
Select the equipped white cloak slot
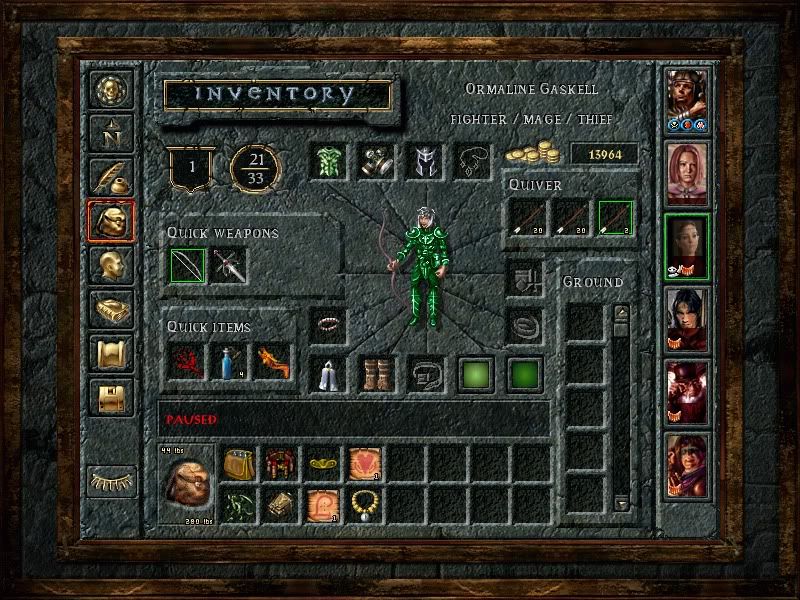pyautogui.click(x=329, y=373)
